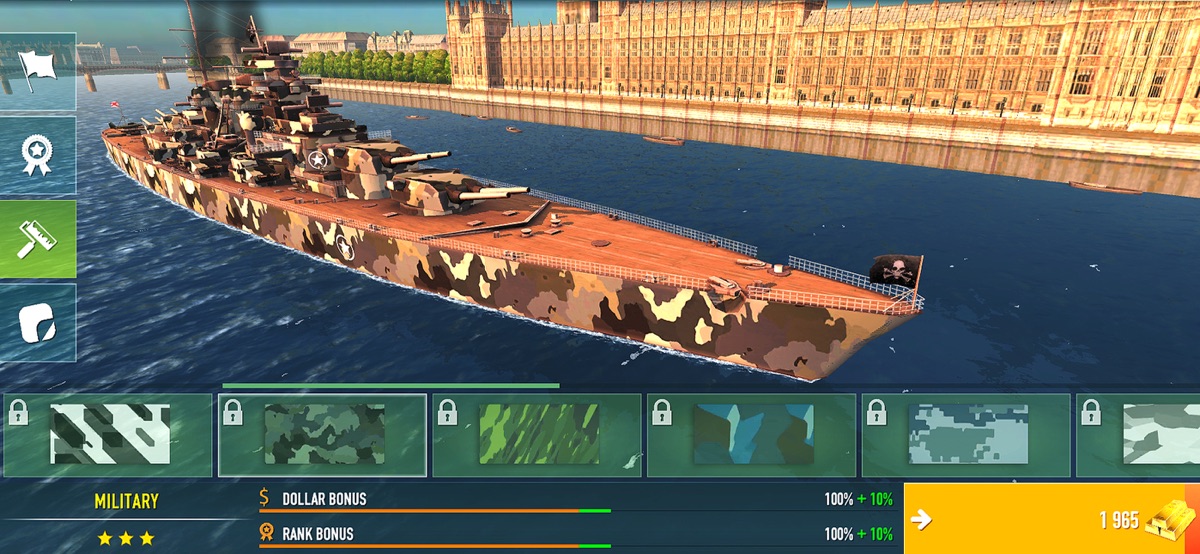This screenshot has height=554, width=1200.
Task: Pick the bright green slashed camouflage
Action: point(537,435)
